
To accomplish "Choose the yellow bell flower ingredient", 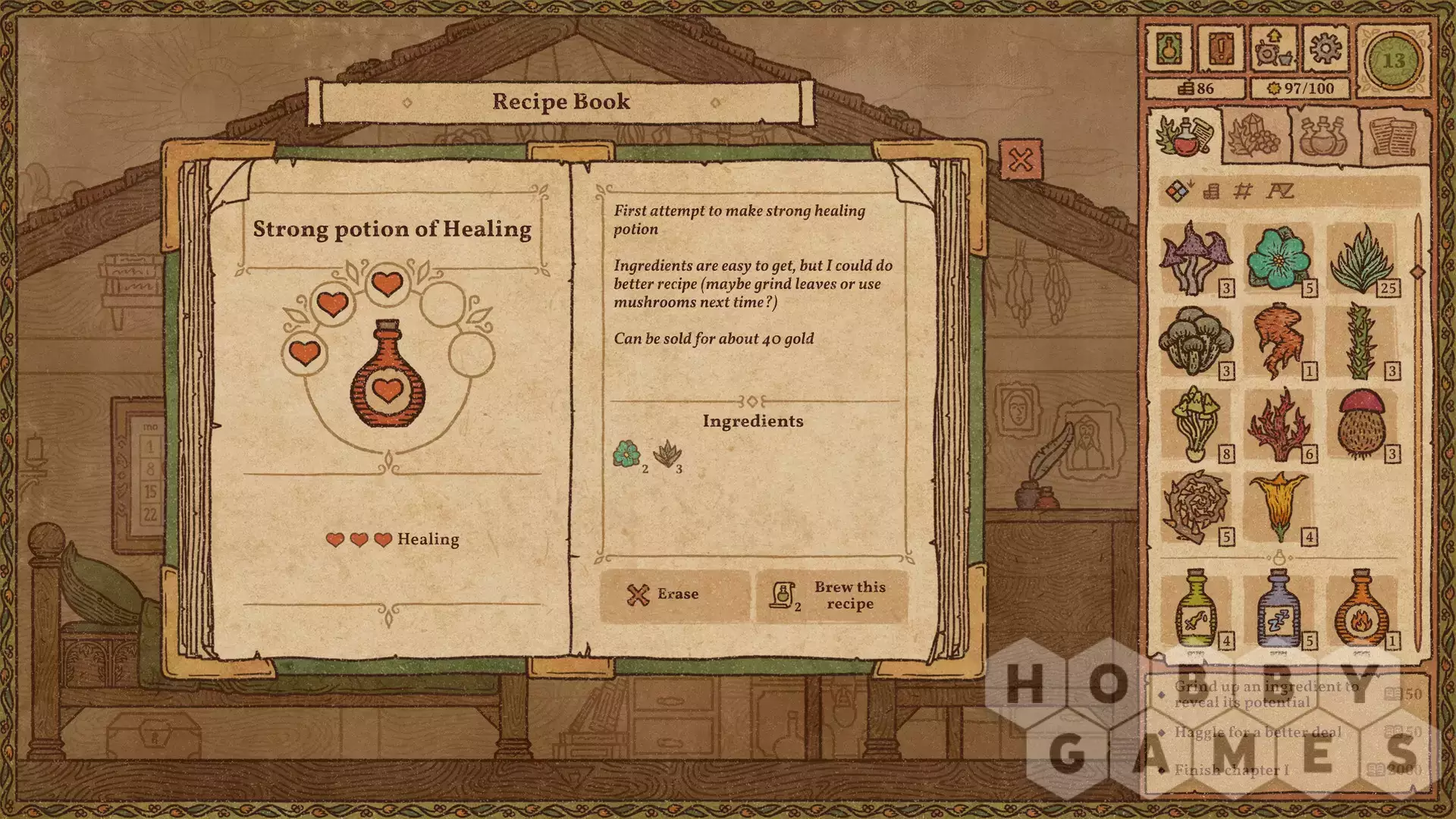I will click(x=1279, y=507).
